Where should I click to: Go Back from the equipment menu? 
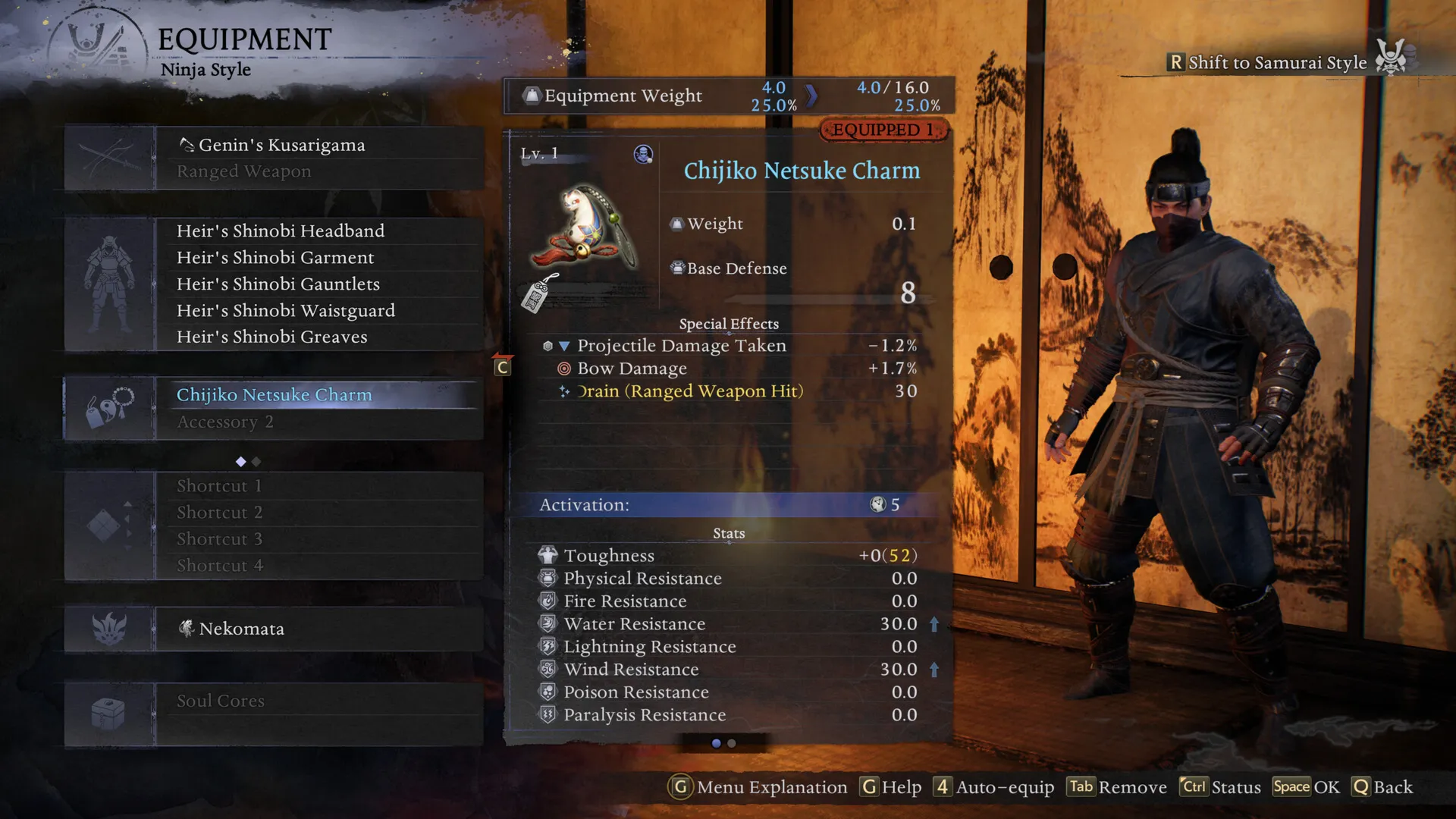[1382, 787]
